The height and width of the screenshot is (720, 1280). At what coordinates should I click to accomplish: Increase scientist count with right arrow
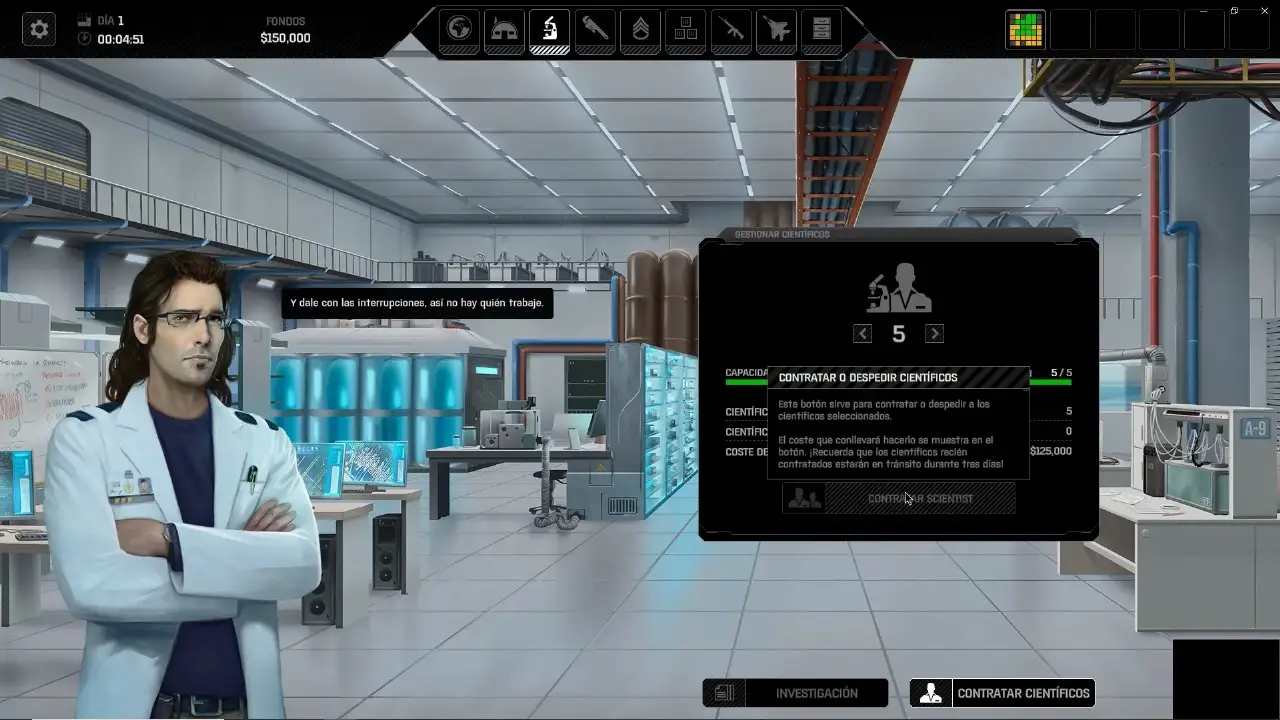tap(934, 333)
